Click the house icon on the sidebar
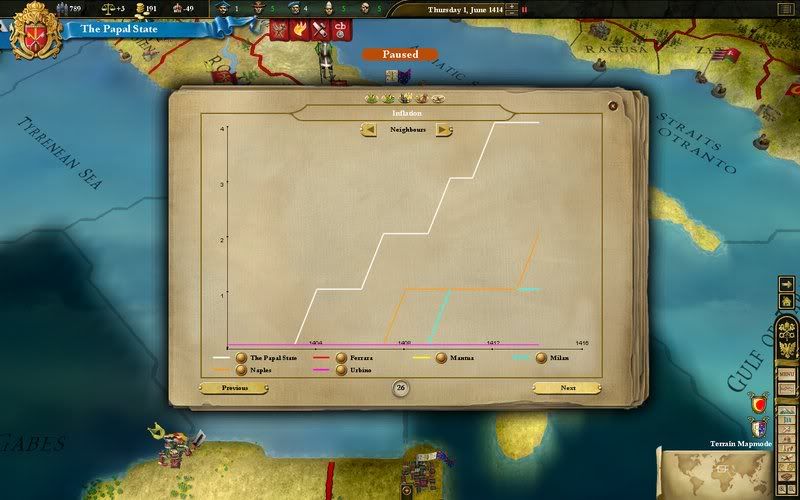Viewport: 800px width, 500px height. (787, 301)
